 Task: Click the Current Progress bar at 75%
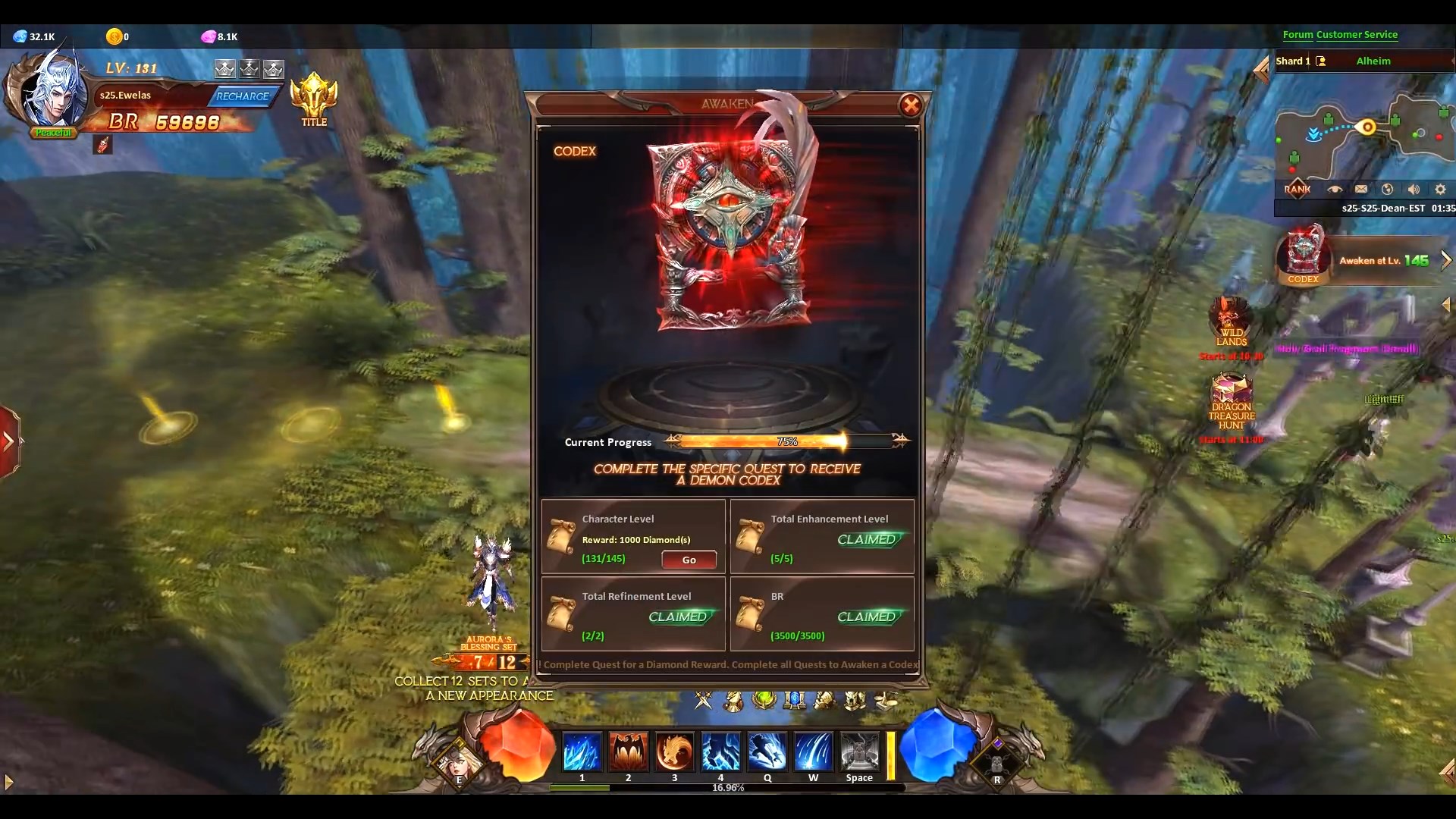[x=787, y=441]
